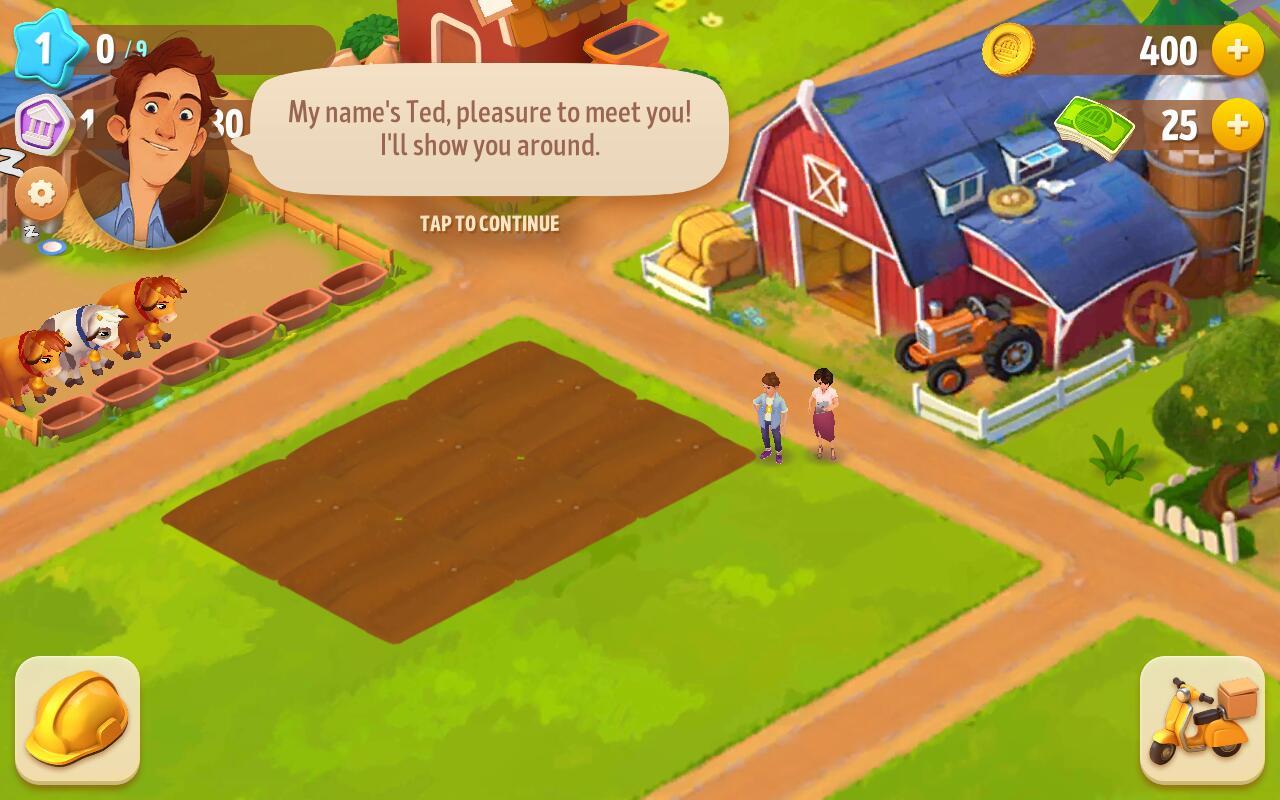Image resolution: width=1280 pixels, height=800 pixels.
Task: Select the purple bank building icon
Action: click(x=44, y=124)
